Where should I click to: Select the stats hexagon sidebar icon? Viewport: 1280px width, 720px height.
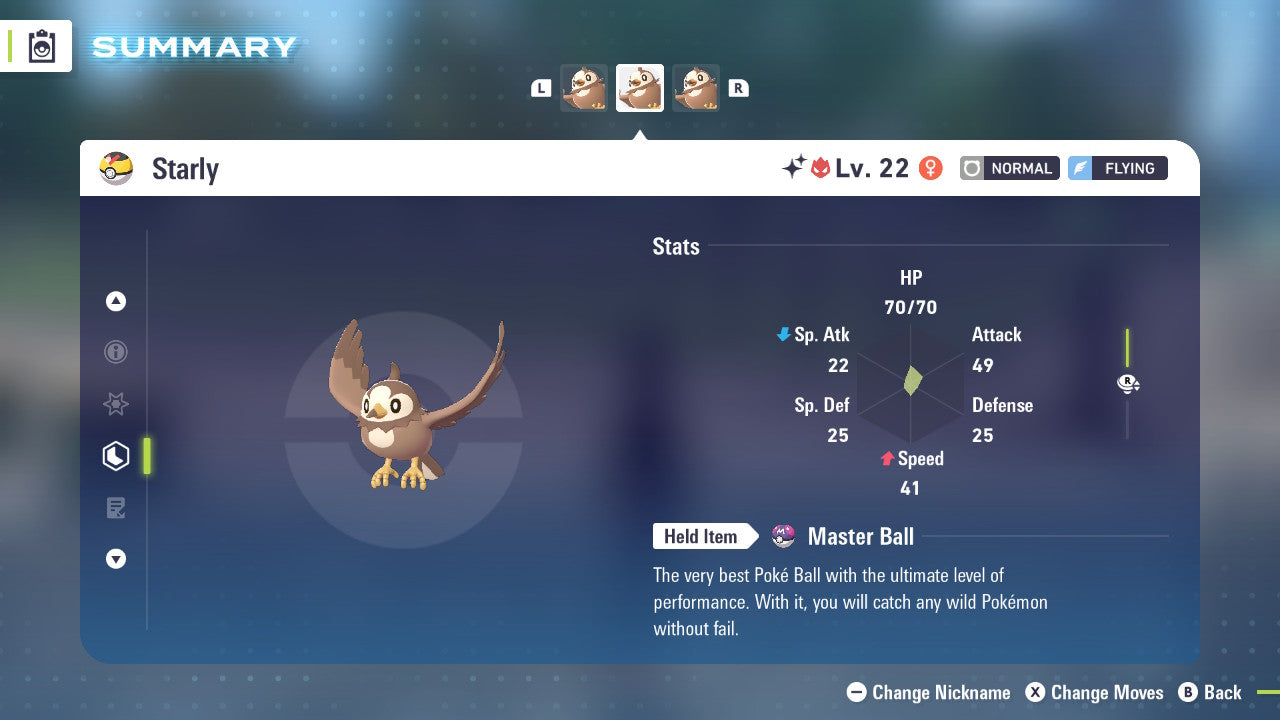click(x=115, y=455)
